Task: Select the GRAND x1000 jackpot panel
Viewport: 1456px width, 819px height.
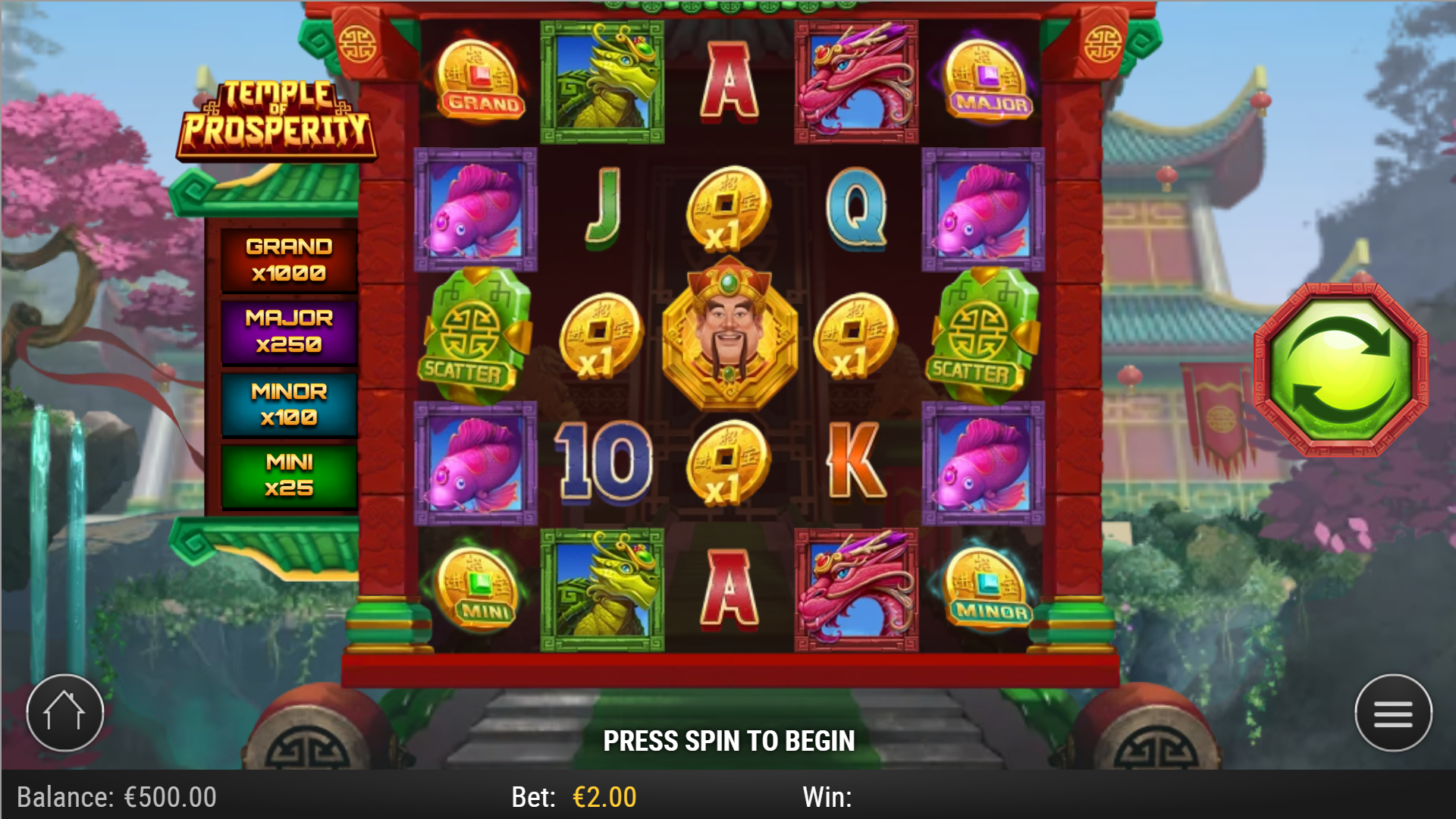Action: coord(289,259)
